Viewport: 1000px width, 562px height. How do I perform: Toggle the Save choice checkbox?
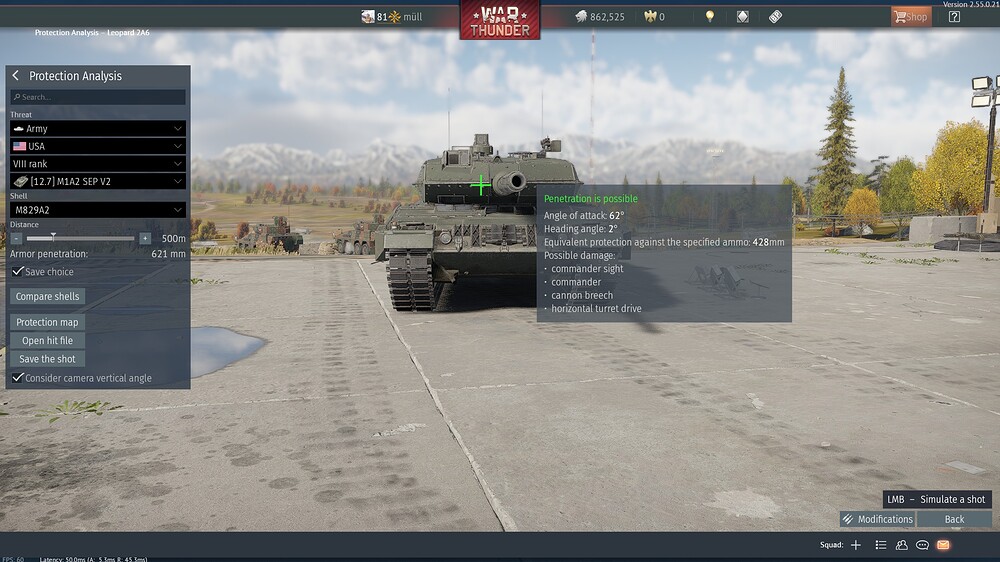(x=18, y=271)
